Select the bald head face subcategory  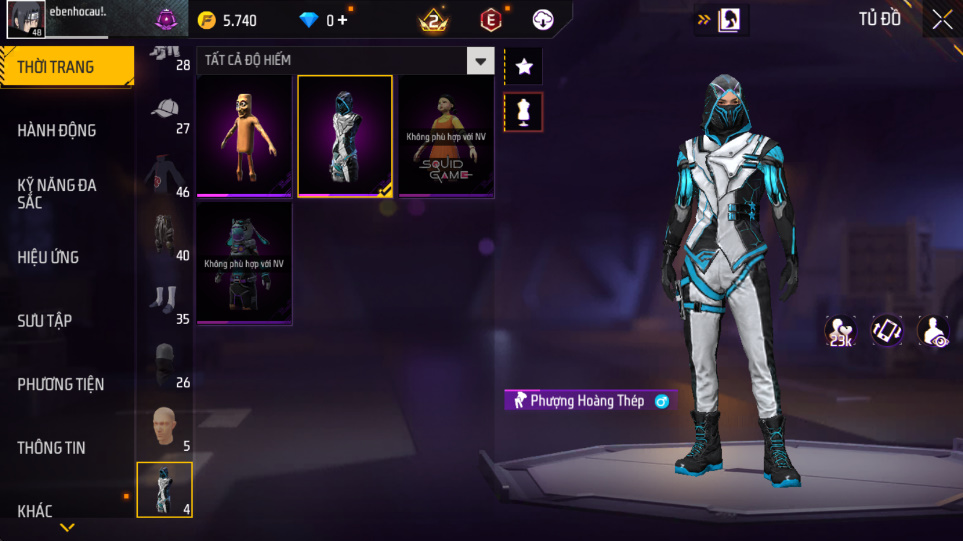pos(165,427)
